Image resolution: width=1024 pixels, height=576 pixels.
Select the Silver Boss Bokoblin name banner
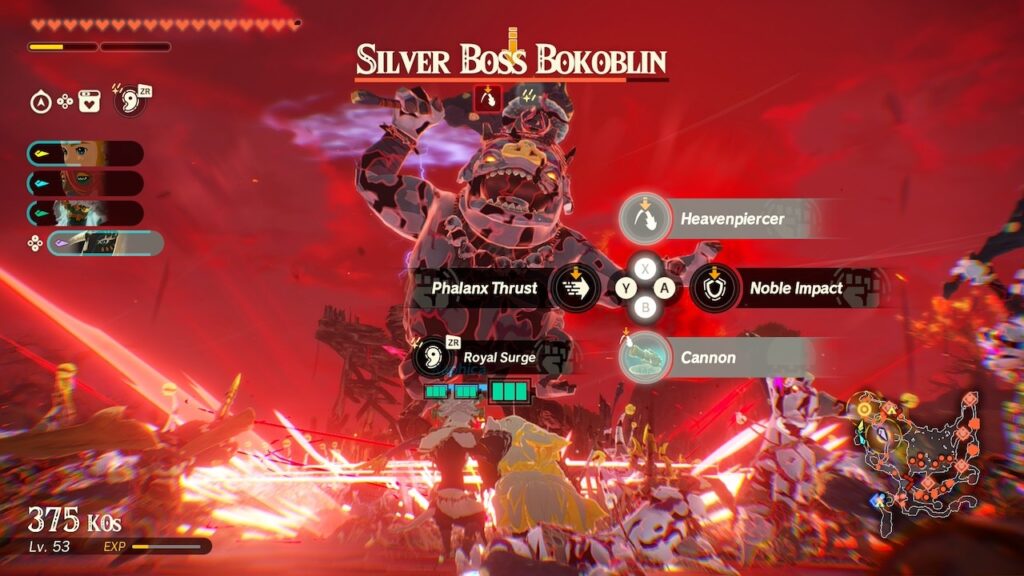512,61
